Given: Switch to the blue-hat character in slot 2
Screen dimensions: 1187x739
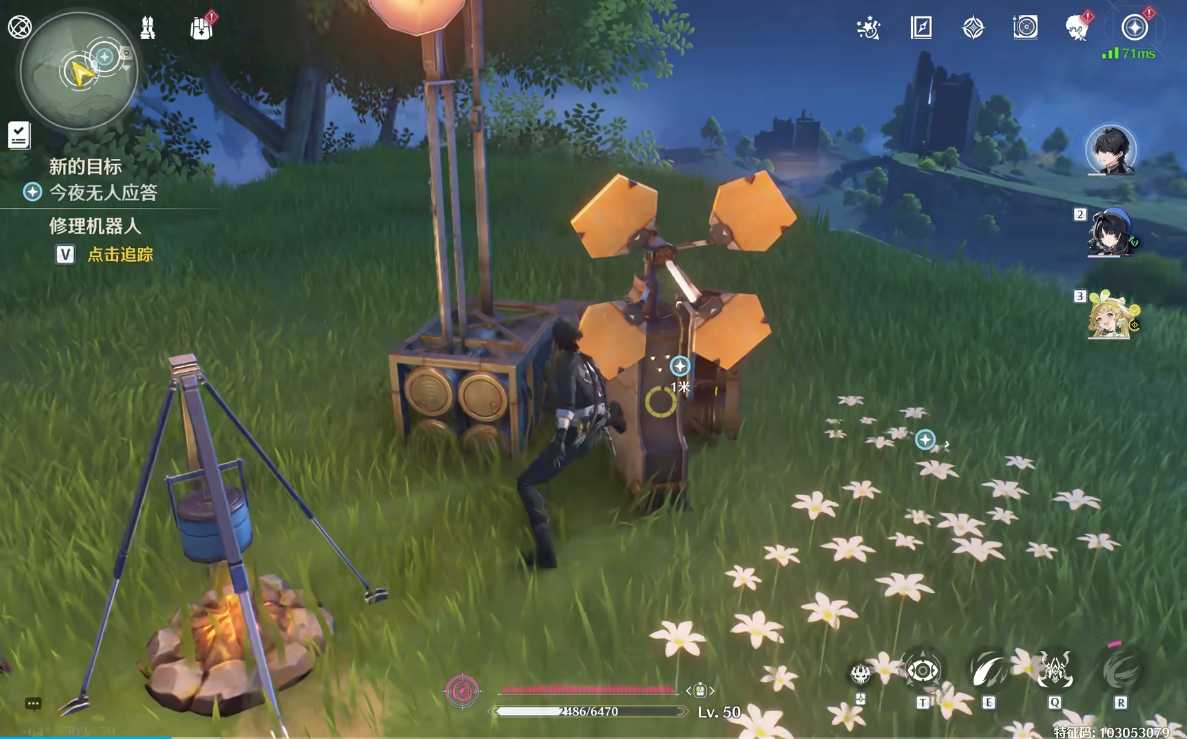Looking at the screenshot, I should (1111, 232).
